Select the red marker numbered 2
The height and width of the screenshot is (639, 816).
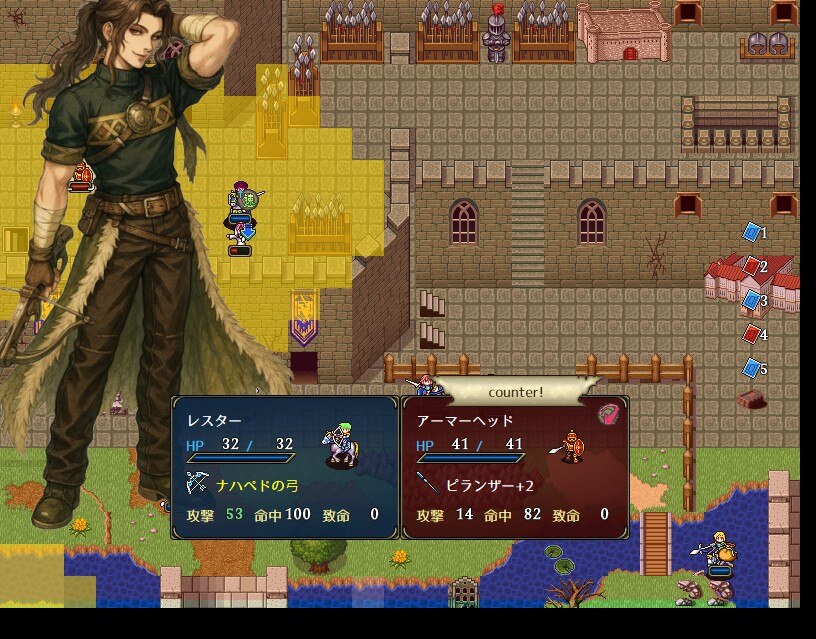[751, 266]
